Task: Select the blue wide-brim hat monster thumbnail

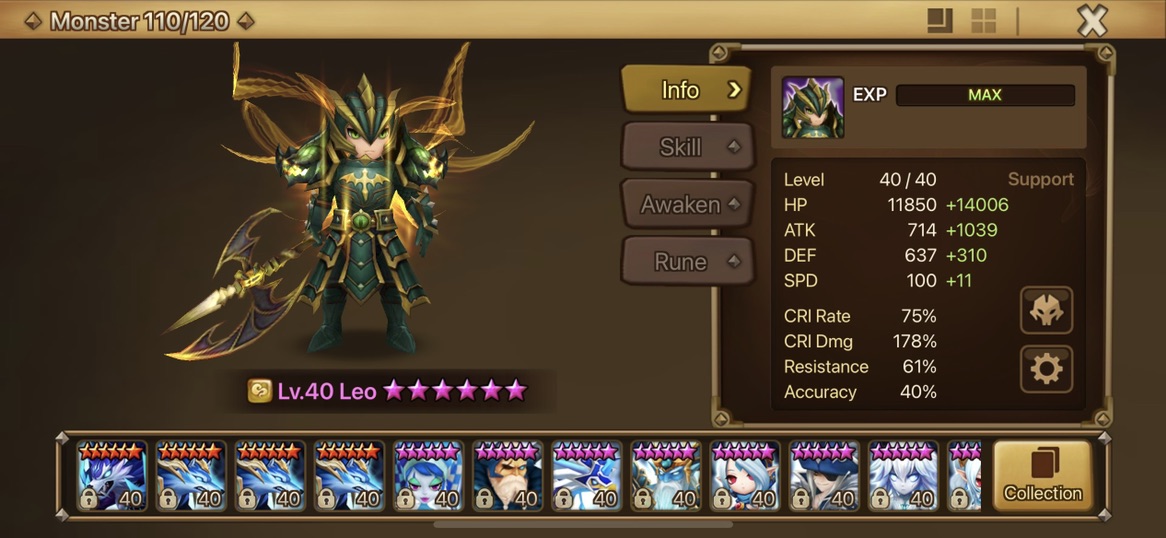Action: 824,475
